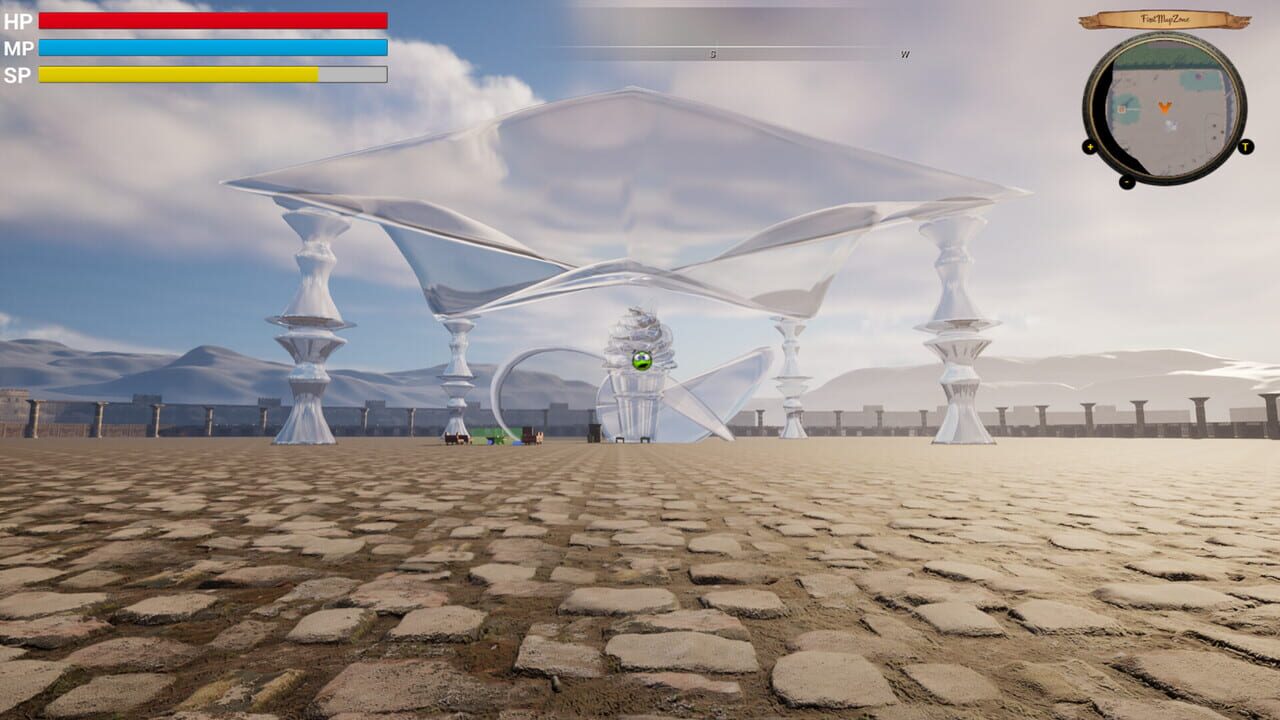This screenshot has width=1280, height=720.
Task: Click the purple landmark dot on the minimap
Action: [1198, 75]
